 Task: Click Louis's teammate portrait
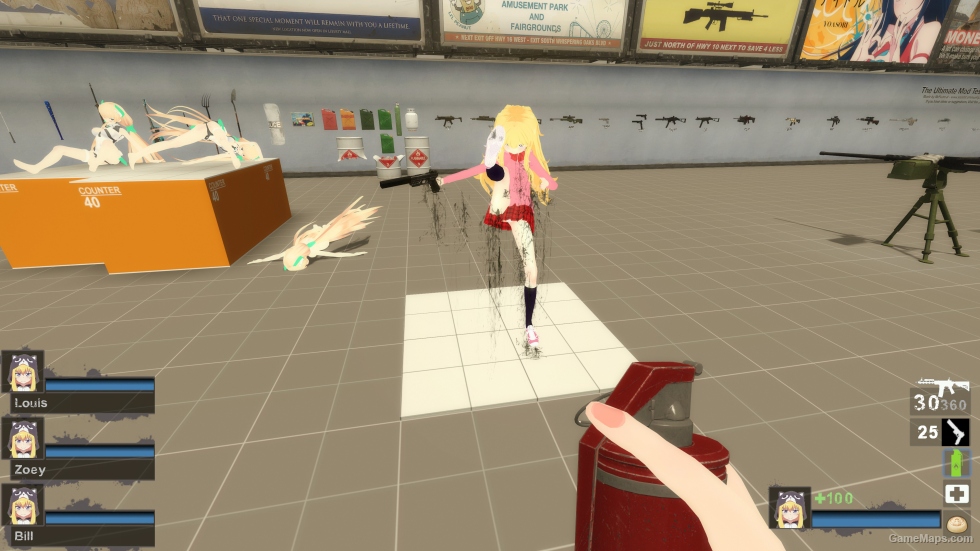(x=22, y=373)
